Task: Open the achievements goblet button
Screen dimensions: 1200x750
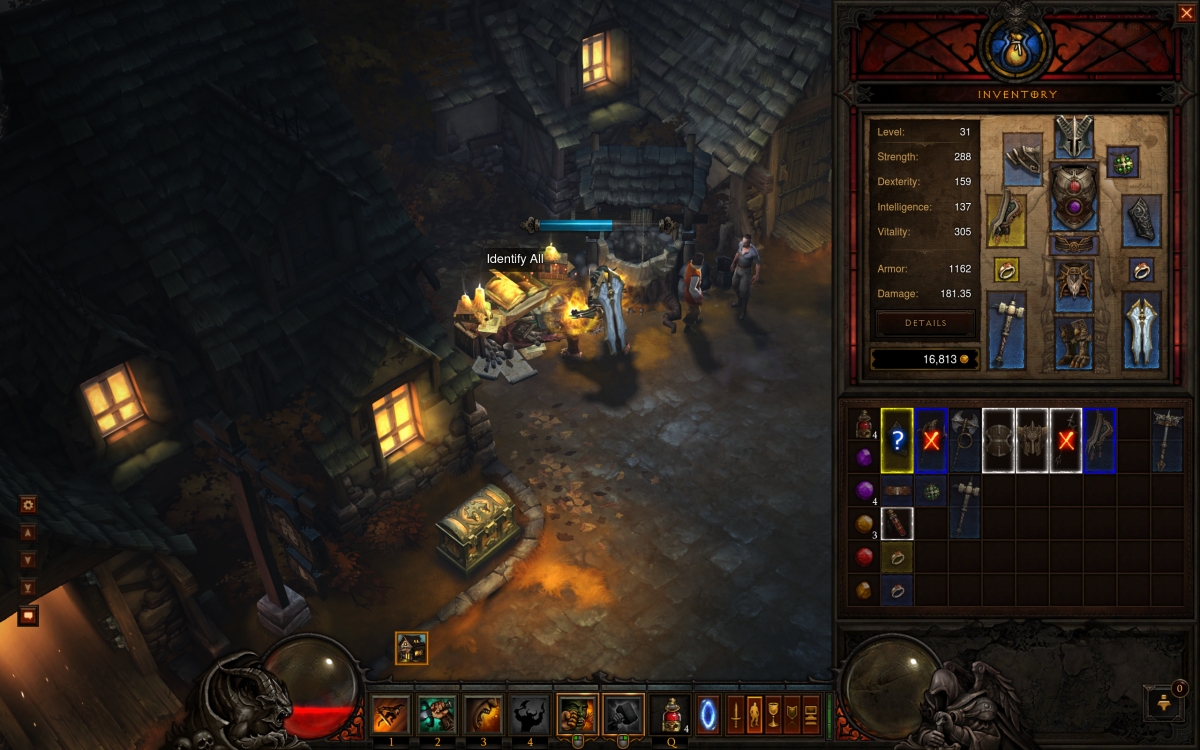Action: 774,716
